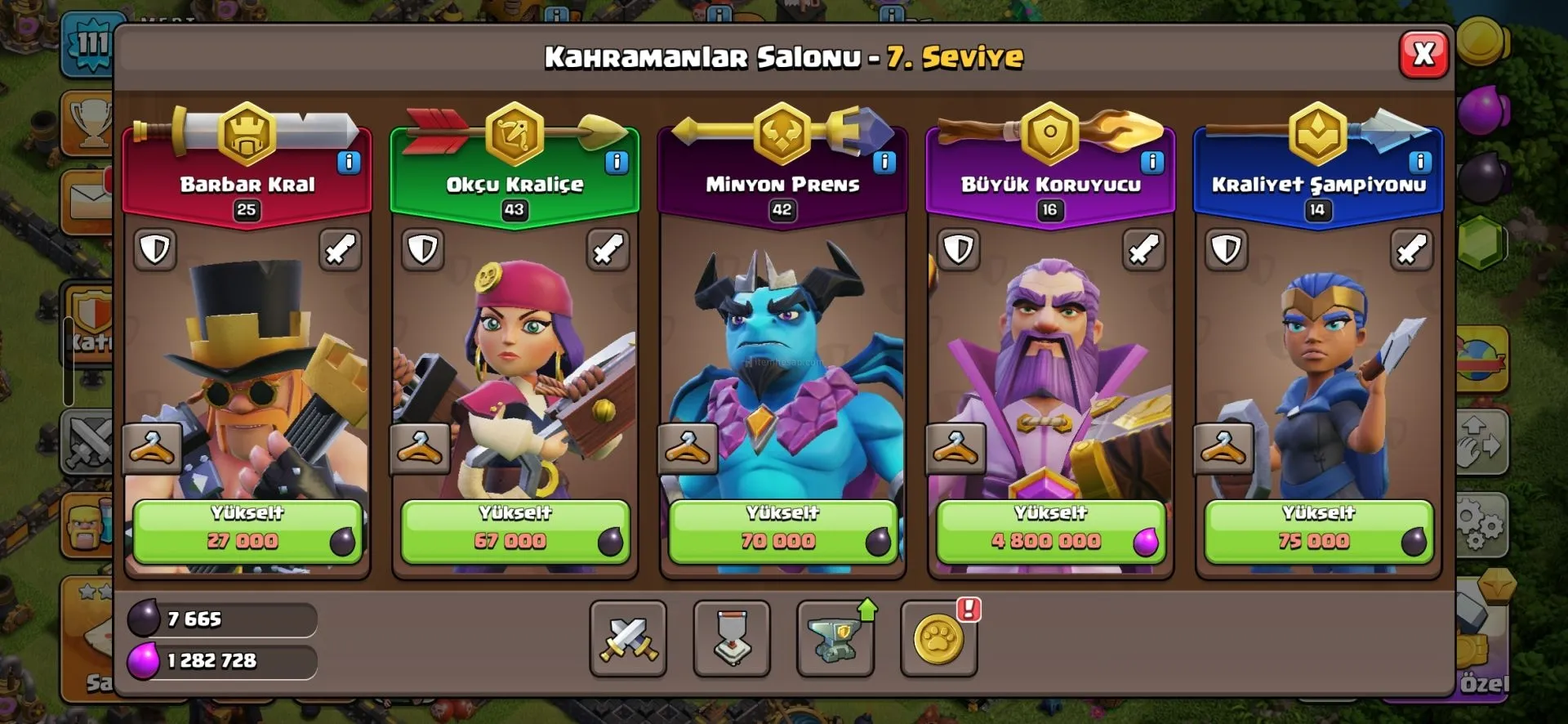Upgrade Kraliyet Şampiyonu for 75 000

(x=1318, y=530)
